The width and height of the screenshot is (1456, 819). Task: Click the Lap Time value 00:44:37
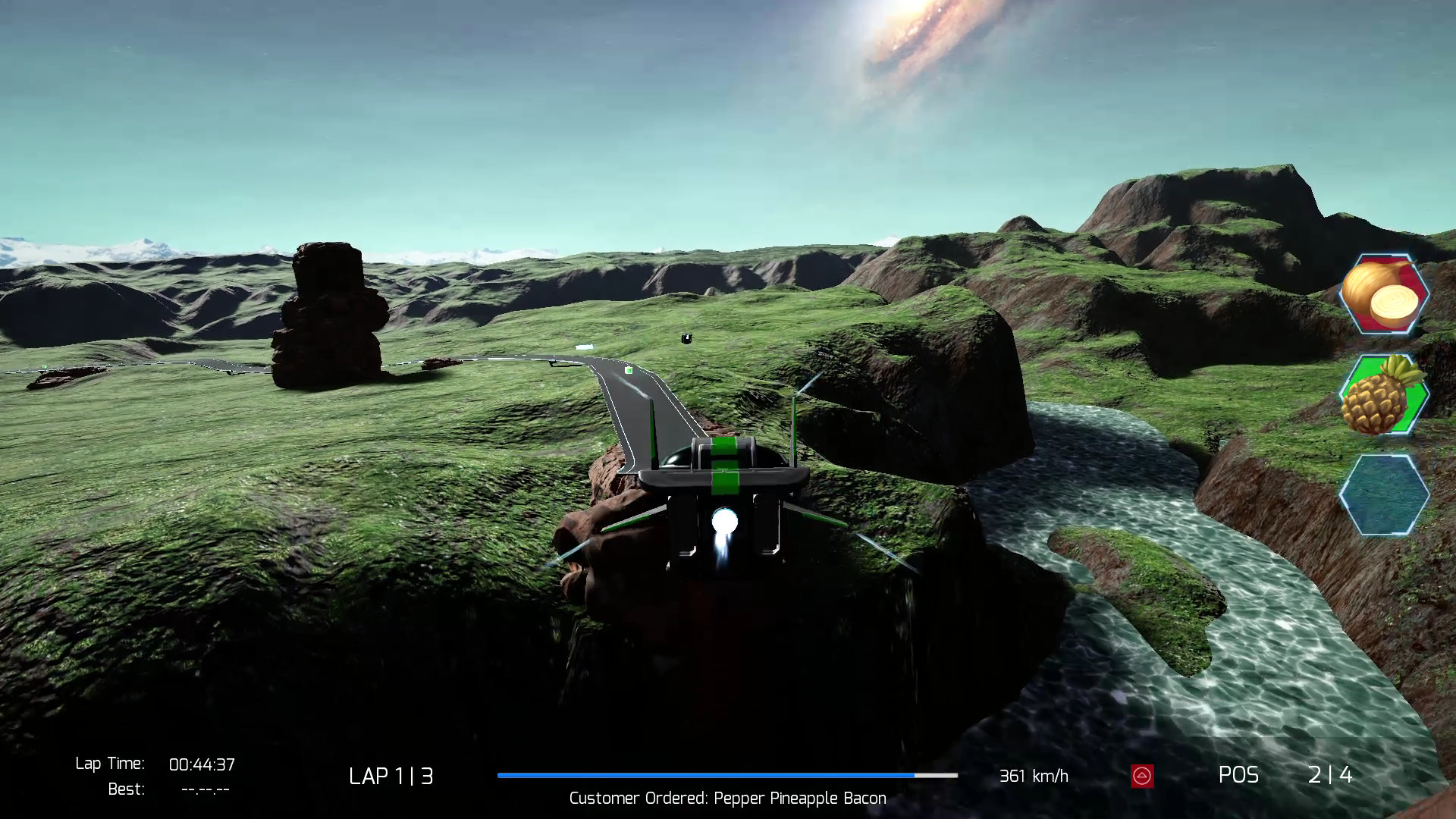click(x=203, y=764)
